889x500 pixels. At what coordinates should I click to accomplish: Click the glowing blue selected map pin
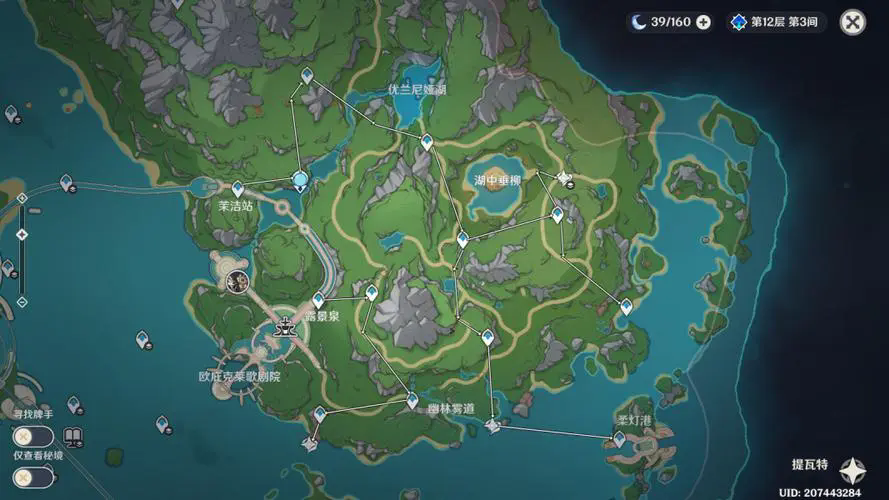[300, 180]
